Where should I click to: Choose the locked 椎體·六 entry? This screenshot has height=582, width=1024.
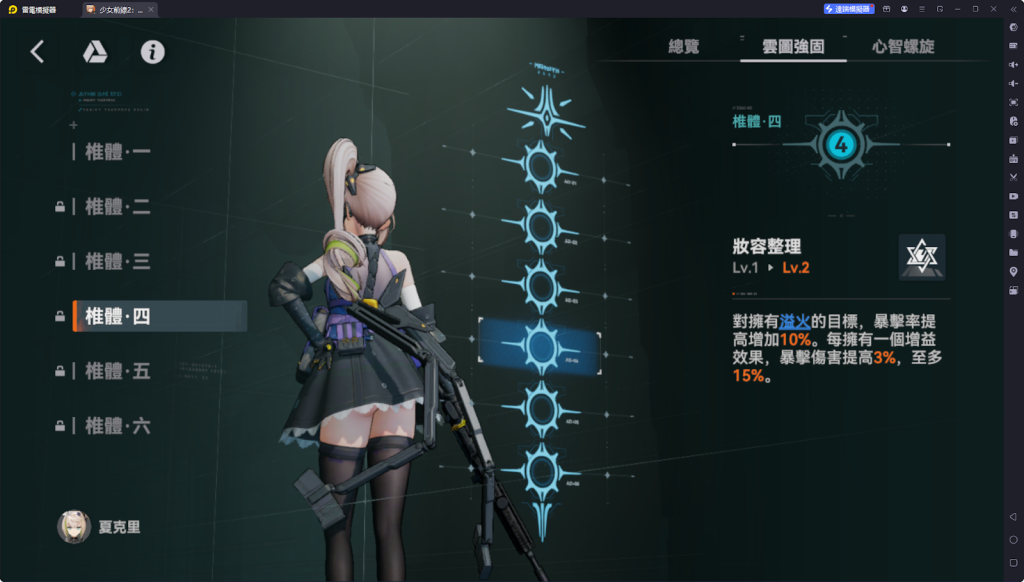click(x=117, y=427)
